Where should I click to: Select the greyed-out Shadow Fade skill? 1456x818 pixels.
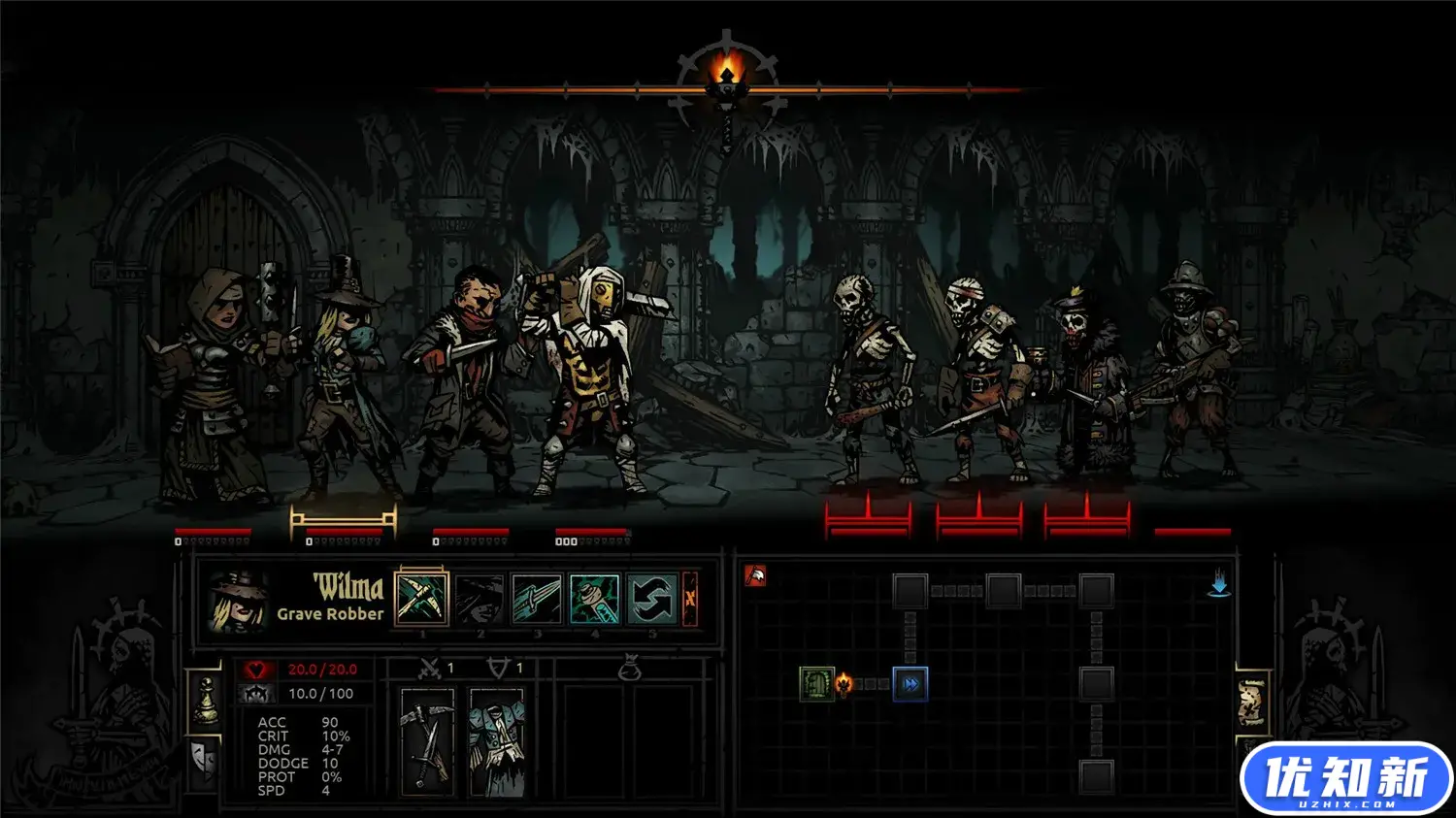pos(480,599)
